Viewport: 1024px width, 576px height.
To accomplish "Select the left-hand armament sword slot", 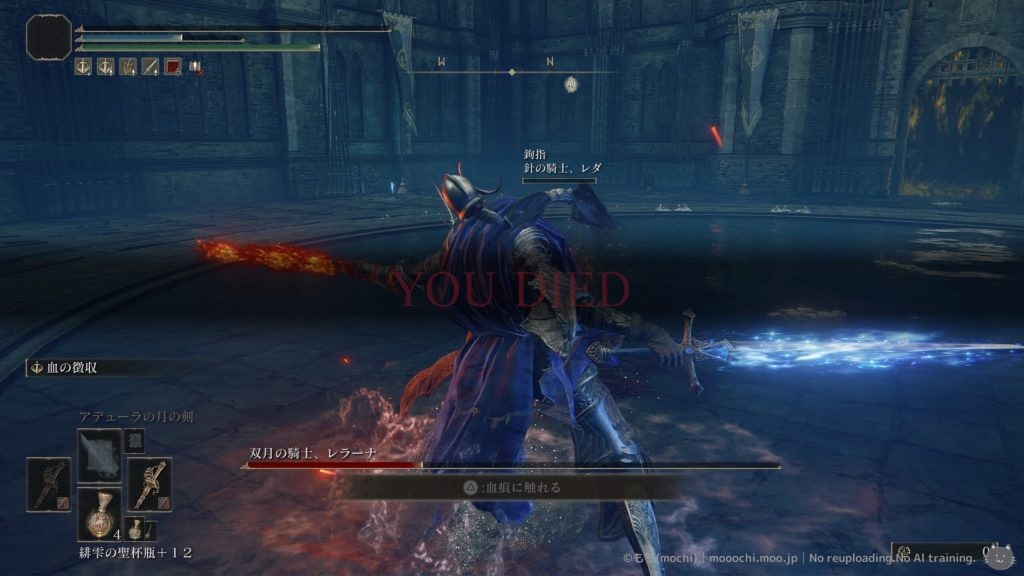I will [x=48, y=485].
